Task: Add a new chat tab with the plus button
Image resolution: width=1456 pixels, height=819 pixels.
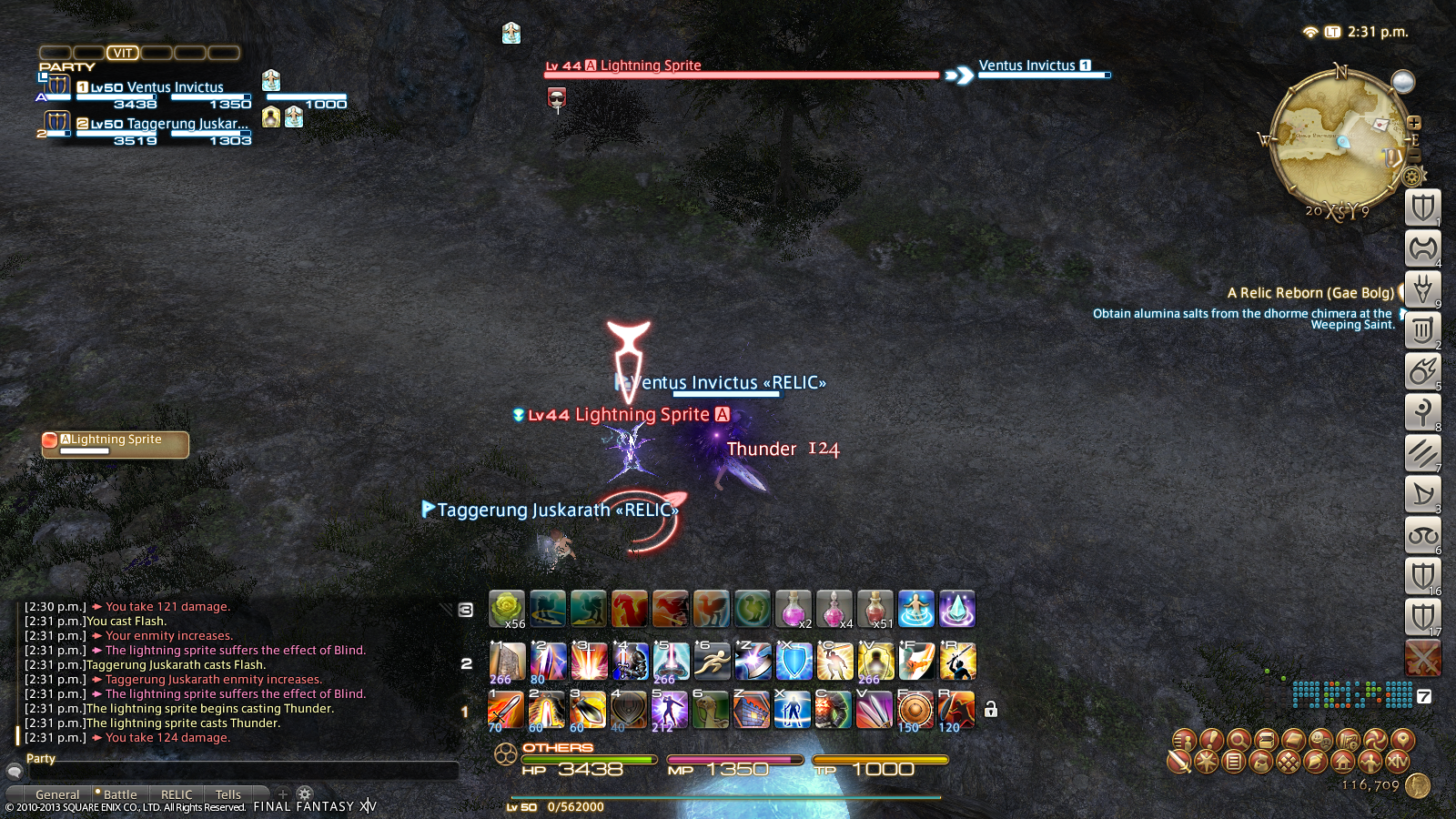Action: [282, 794]
